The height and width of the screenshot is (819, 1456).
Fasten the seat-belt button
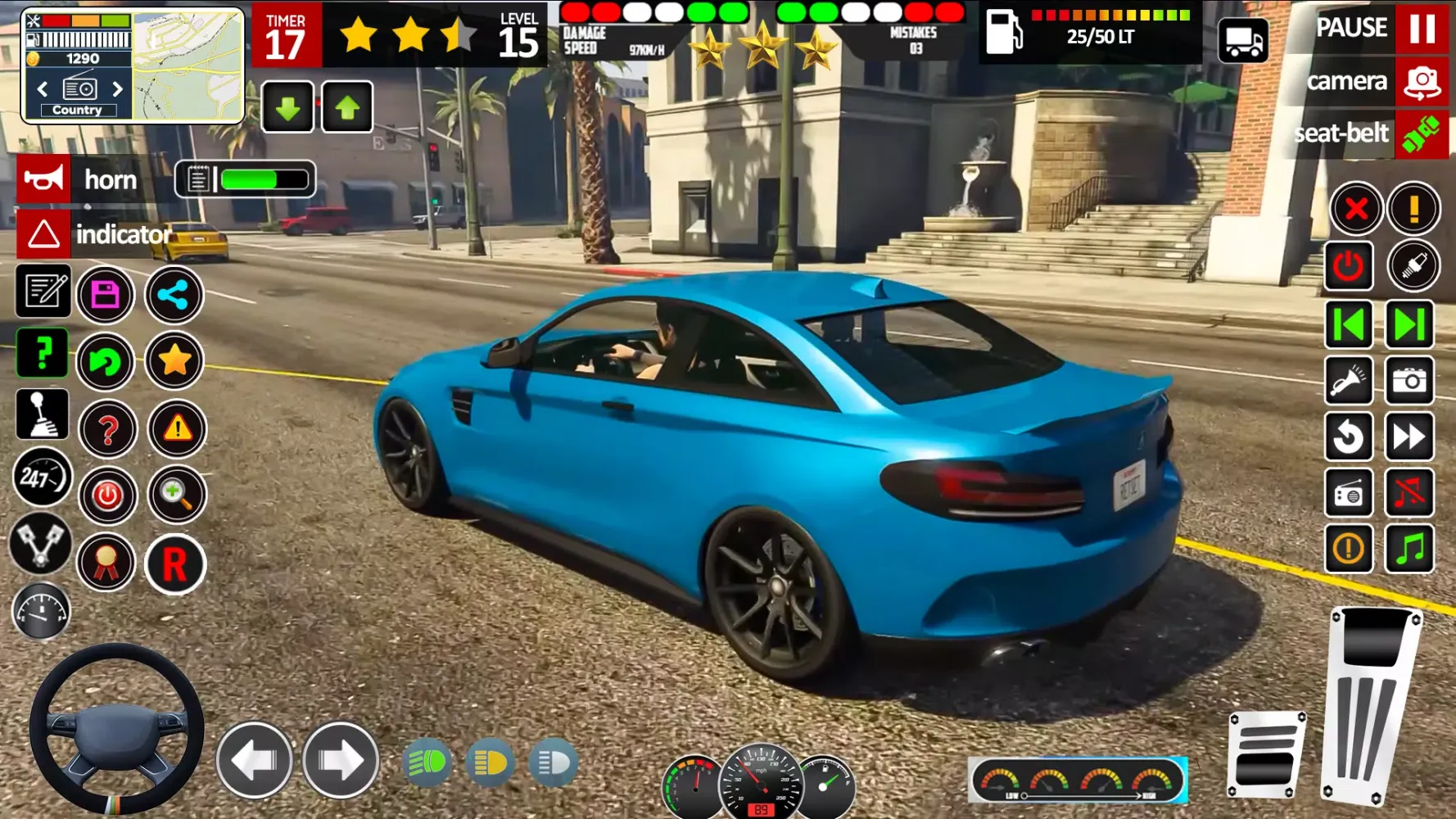pos(1422,133)
